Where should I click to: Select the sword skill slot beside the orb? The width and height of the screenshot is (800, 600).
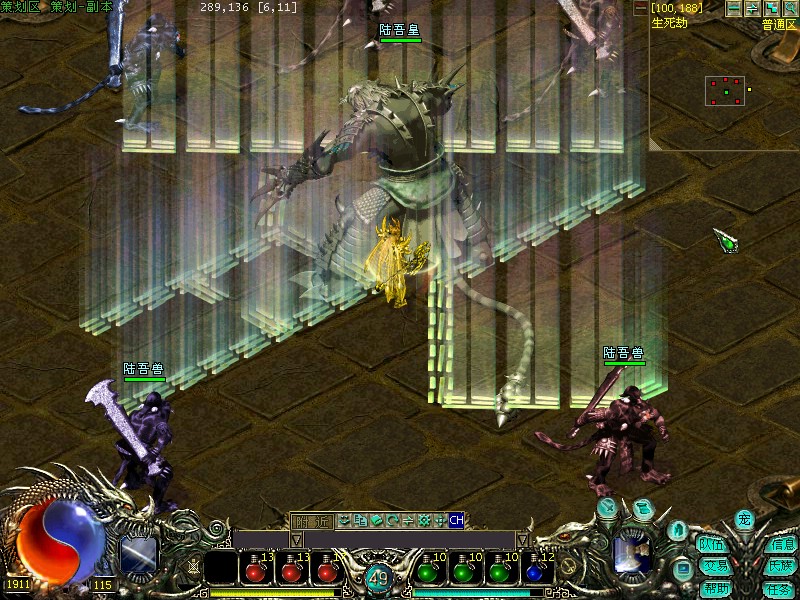click(138, 555)
